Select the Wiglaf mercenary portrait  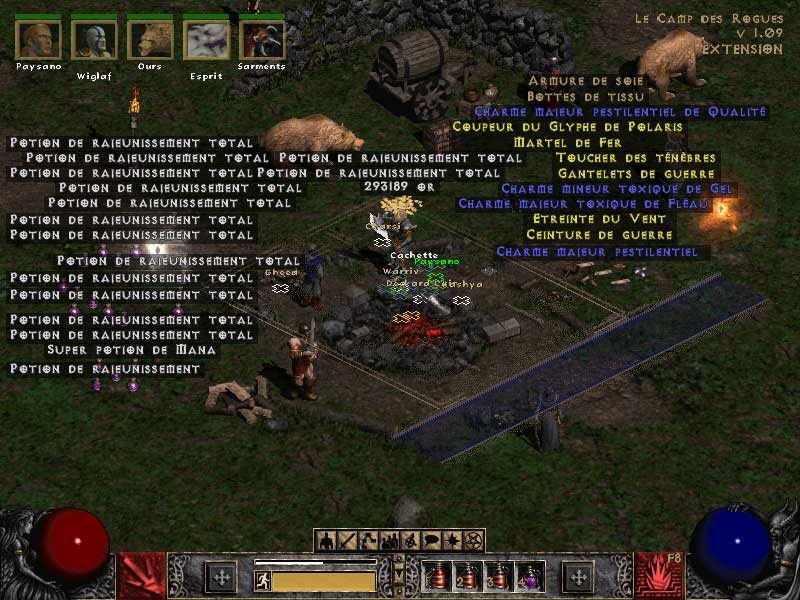95,40
